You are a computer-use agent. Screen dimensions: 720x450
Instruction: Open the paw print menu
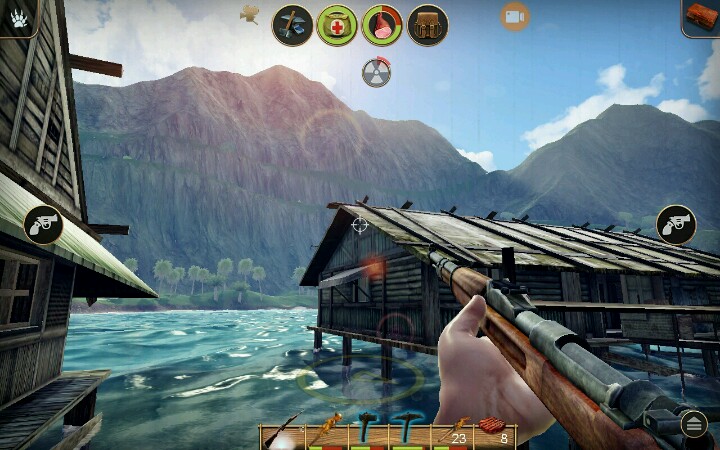17,16
